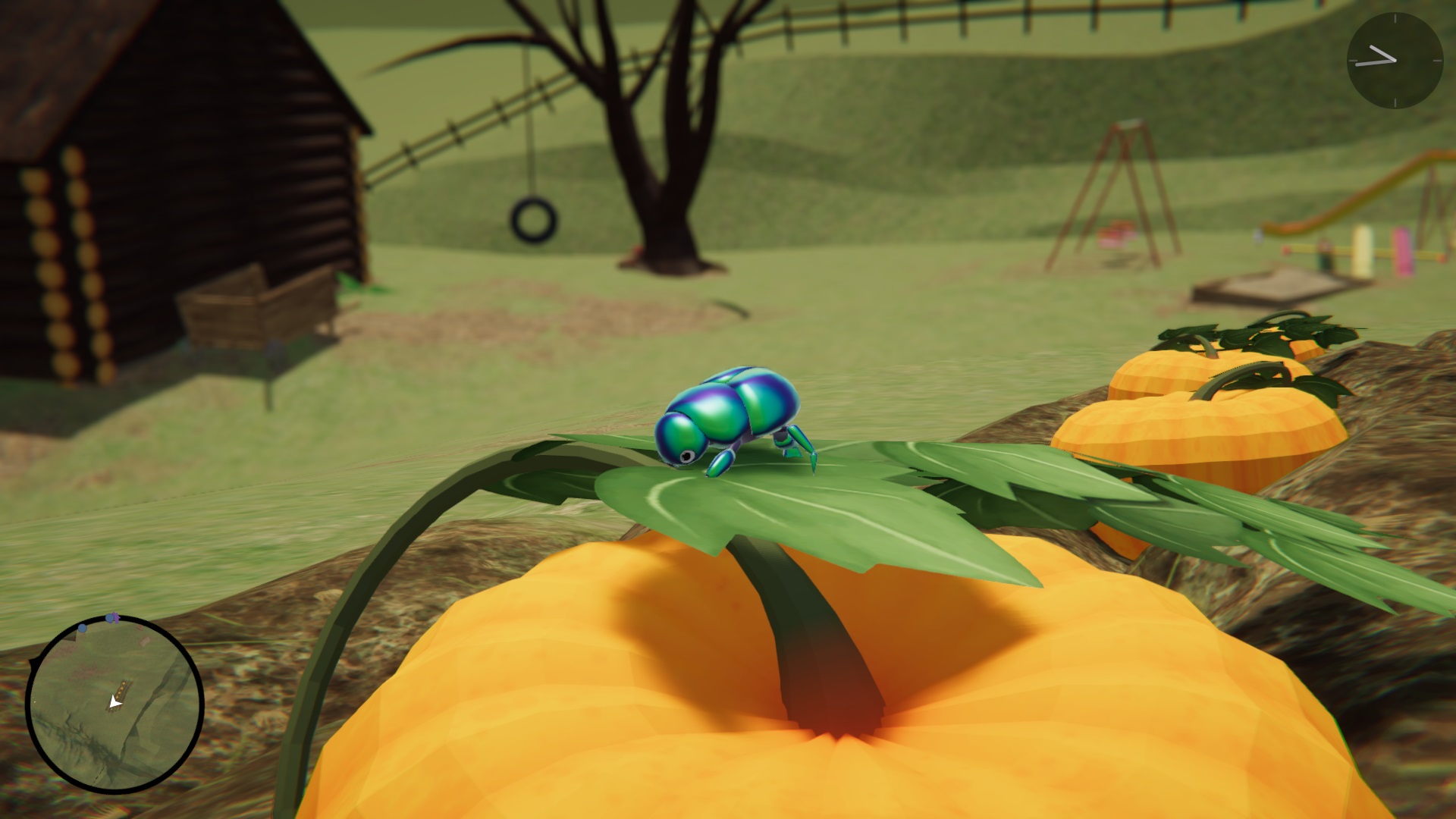The image size is (1456, 819).
Task: Select the white player arrow on the minimap
Action: tap(115, 701)
